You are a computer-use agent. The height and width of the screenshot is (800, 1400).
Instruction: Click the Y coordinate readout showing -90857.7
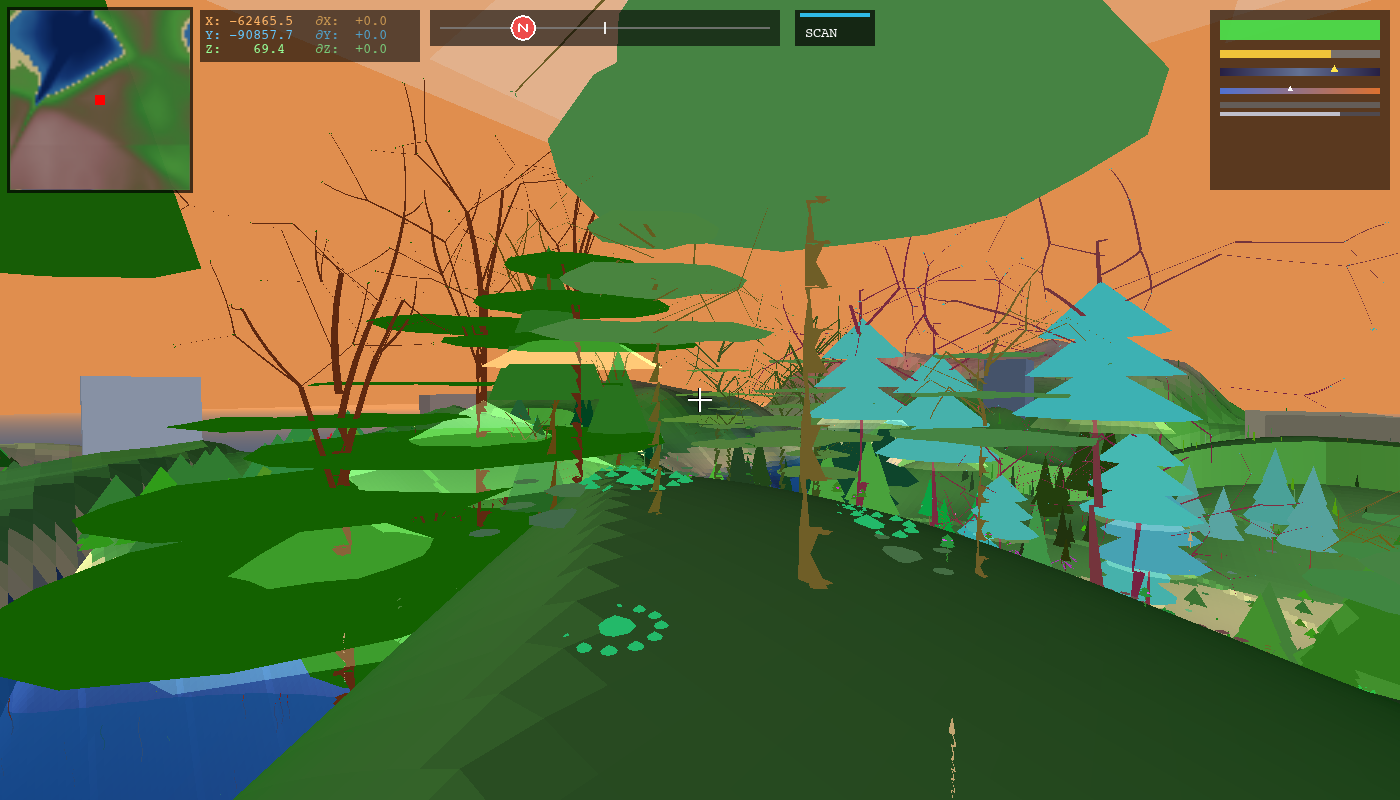click(247, 32)
